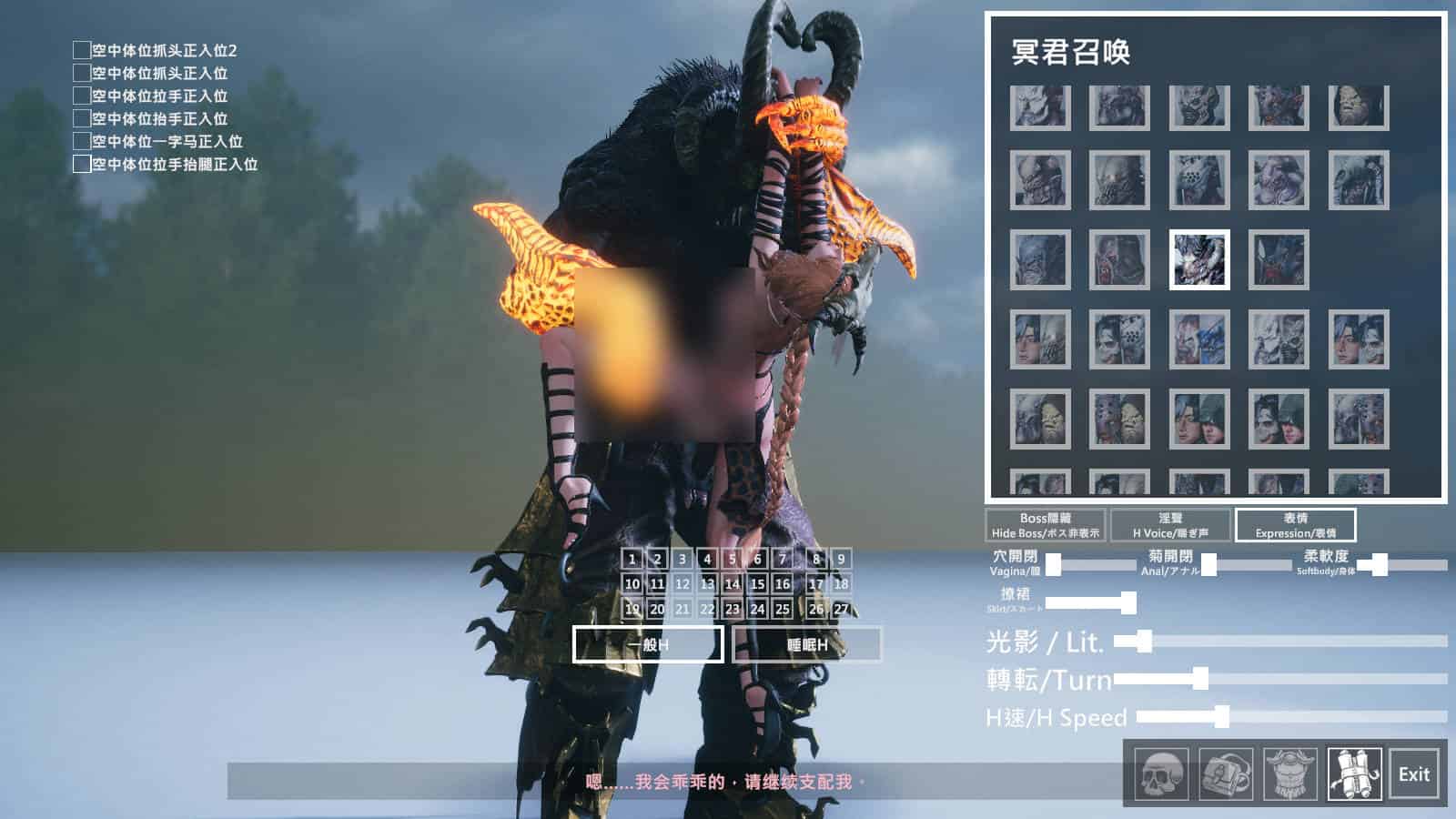Tick the 空中体位抓头正入位2 checkbox

(82, 50)
